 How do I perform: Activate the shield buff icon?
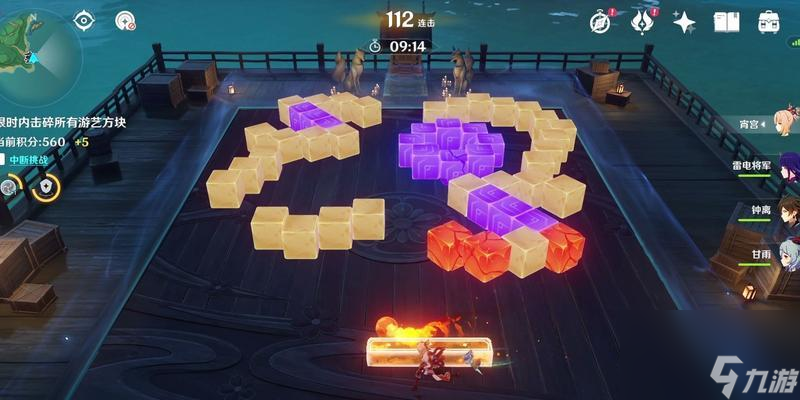pos(45,187)
